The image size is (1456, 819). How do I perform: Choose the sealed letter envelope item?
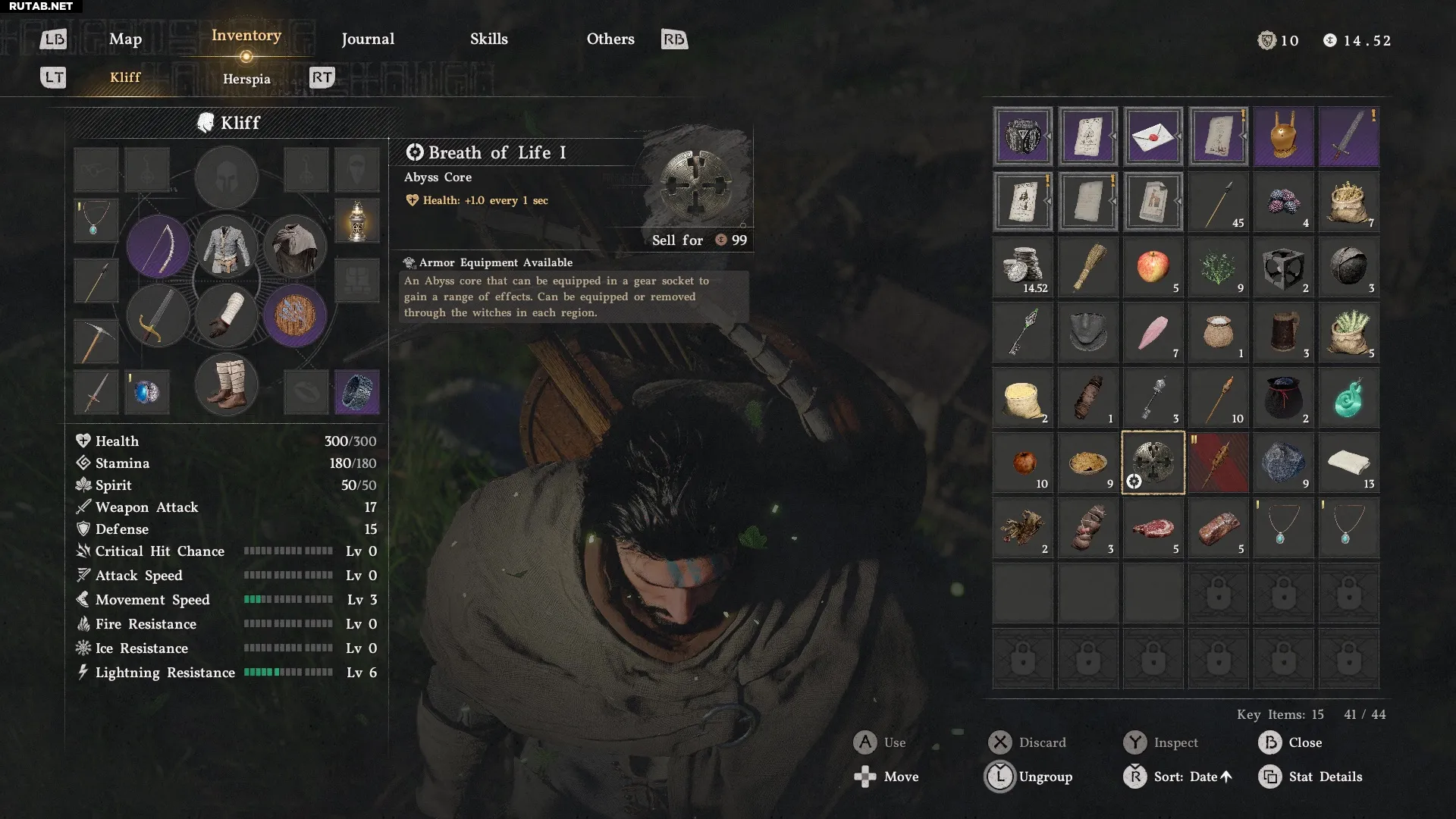click(1153, 136)
